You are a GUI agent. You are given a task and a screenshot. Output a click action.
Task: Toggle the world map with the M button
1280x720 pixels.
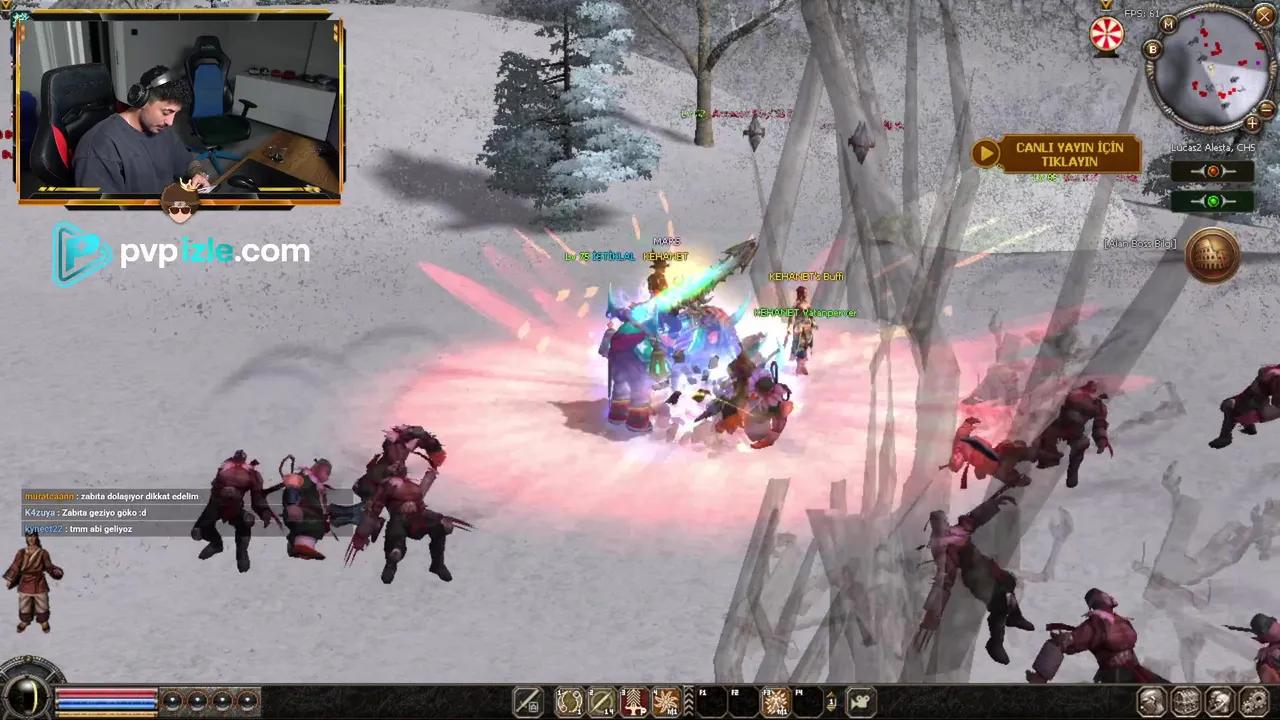coord(1167,25)
